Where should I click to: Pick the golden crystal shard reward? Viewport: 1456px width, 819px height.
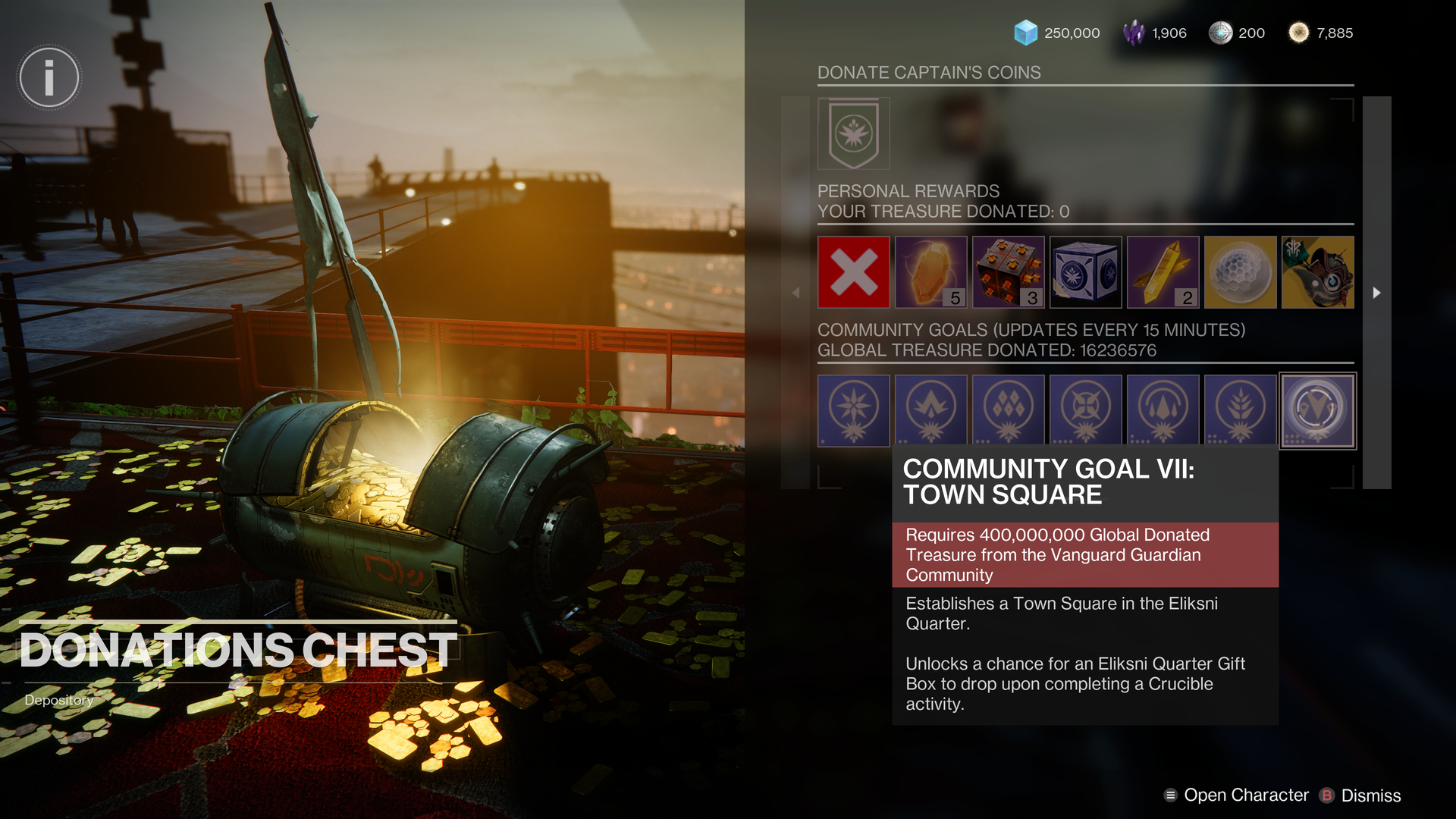pos(1163,272)
